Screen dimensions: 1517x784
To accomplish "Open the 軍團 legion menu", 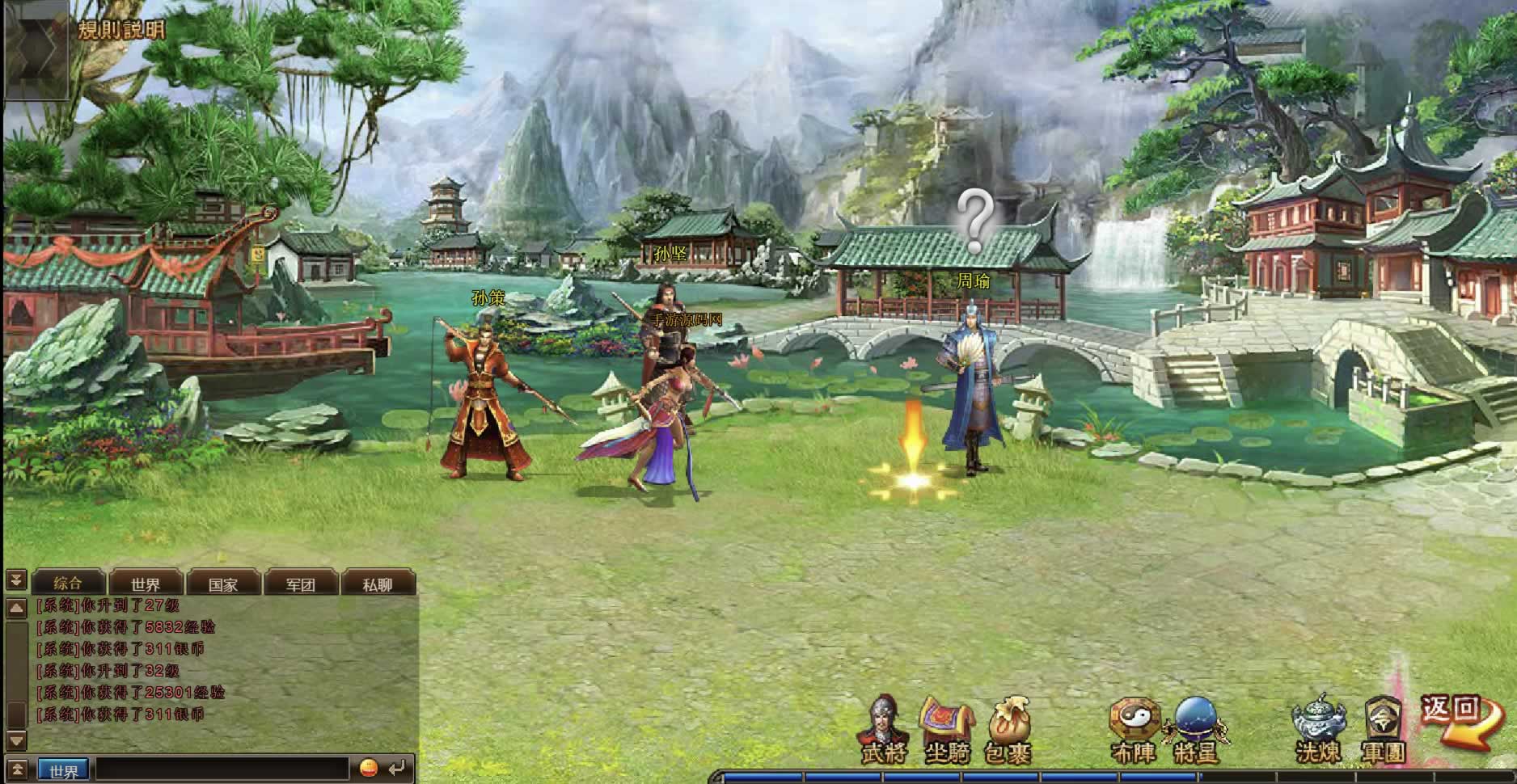I will coord(1383,731).
